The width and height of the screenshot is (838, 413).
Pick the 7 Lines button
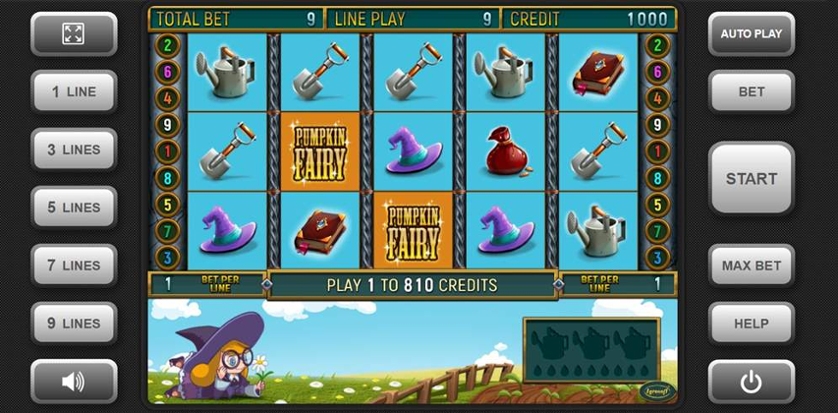[73, 265]
